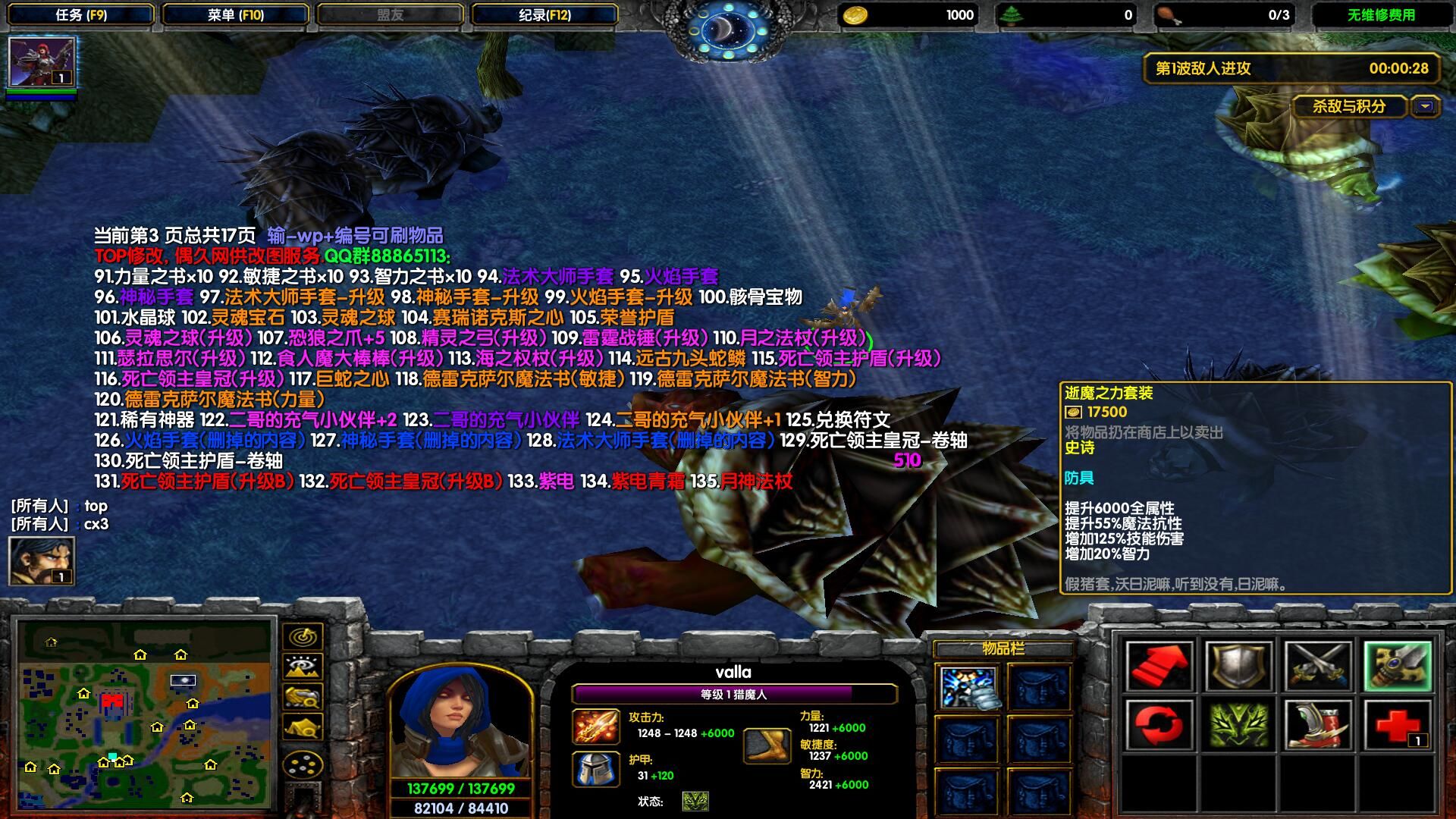Screen dimensions: 1456x819
Task: Choose the shield Stop command
Action: tap(1238, 666)
